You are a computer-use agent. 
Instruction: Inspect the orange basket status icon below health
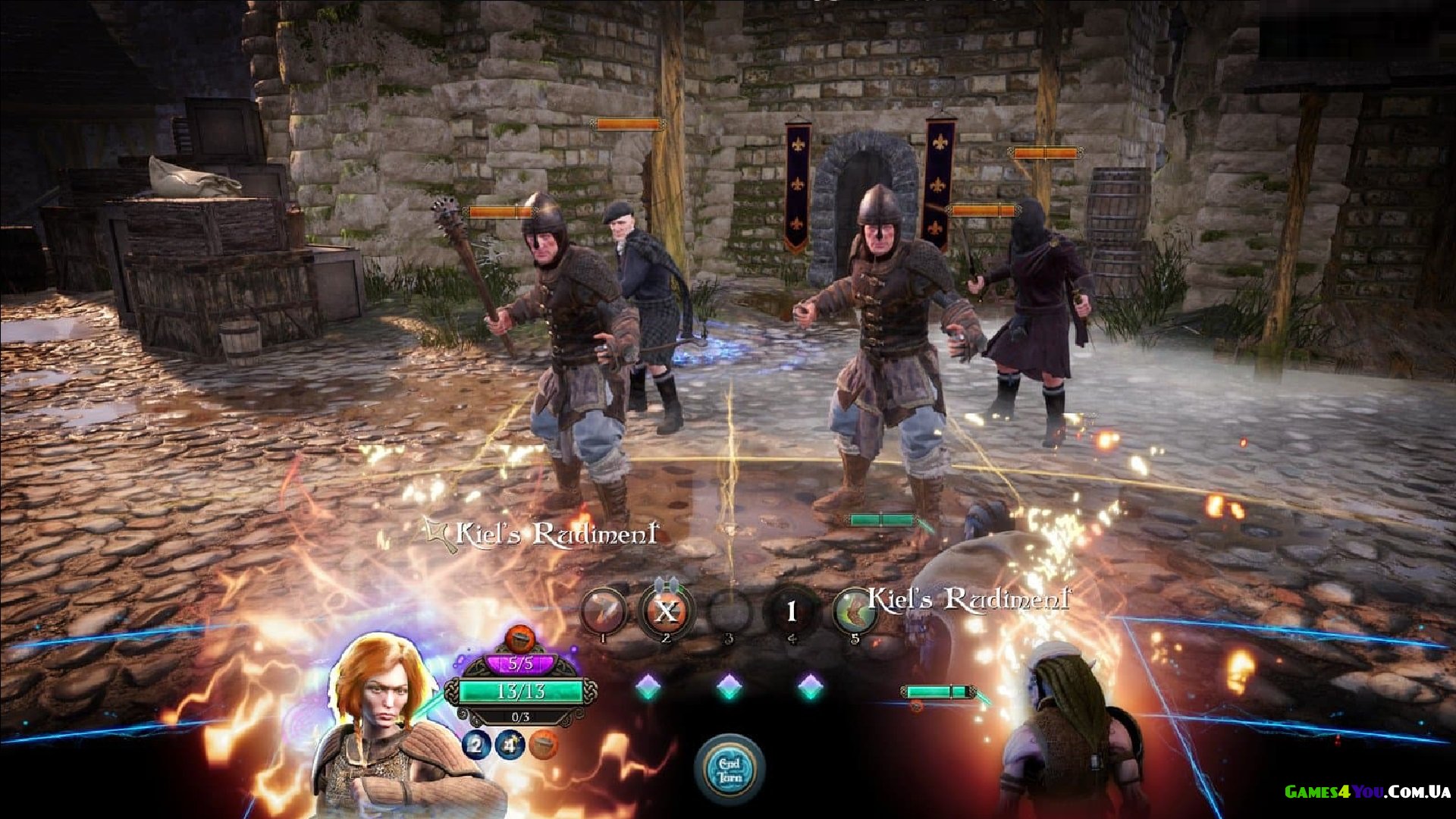tap(543, 745)
